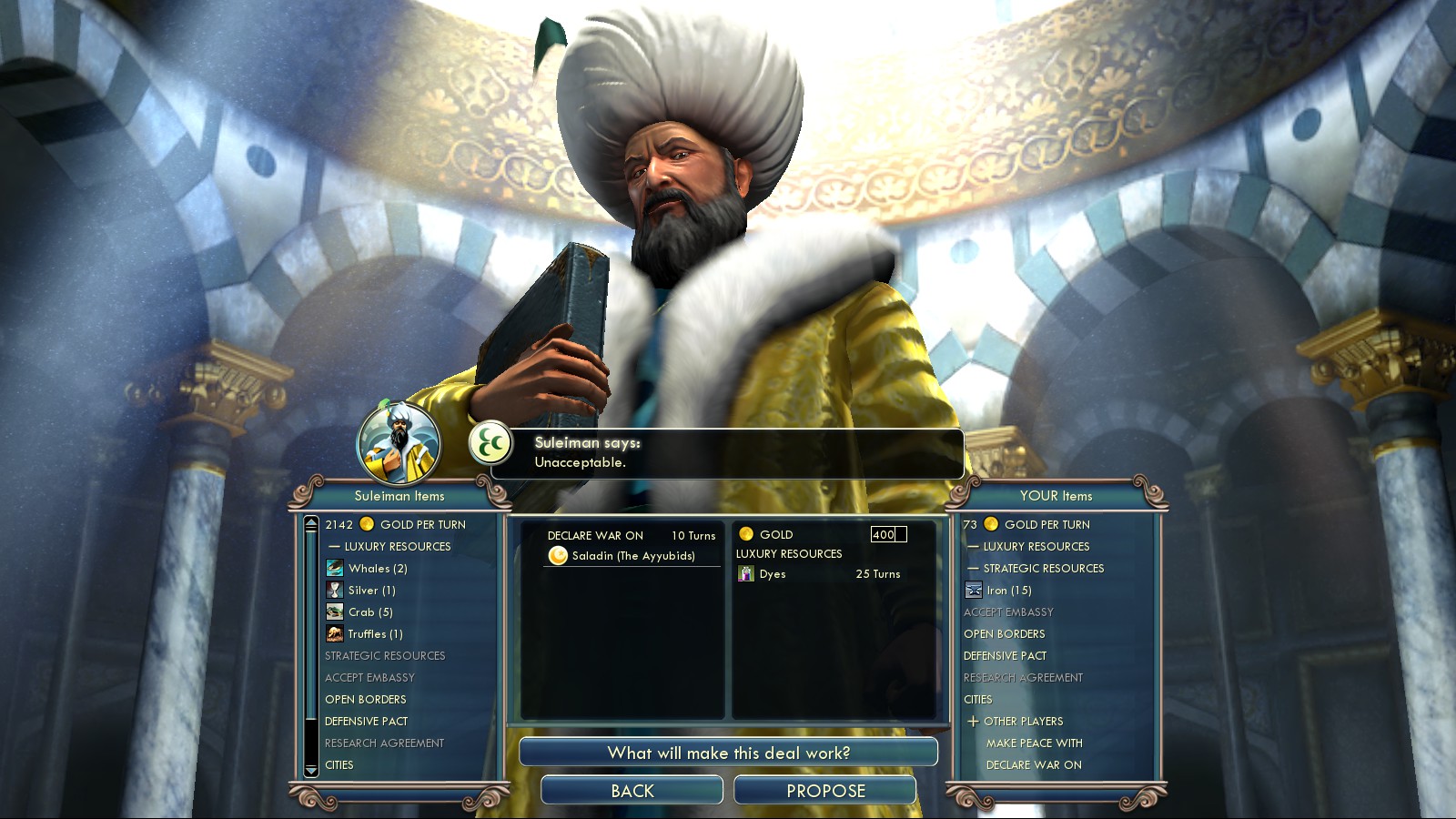The height and width of the screenshot is (819, 1456).
Task: Propose the current trade deal
Action: pyautogui.click(x=824, y=790)
